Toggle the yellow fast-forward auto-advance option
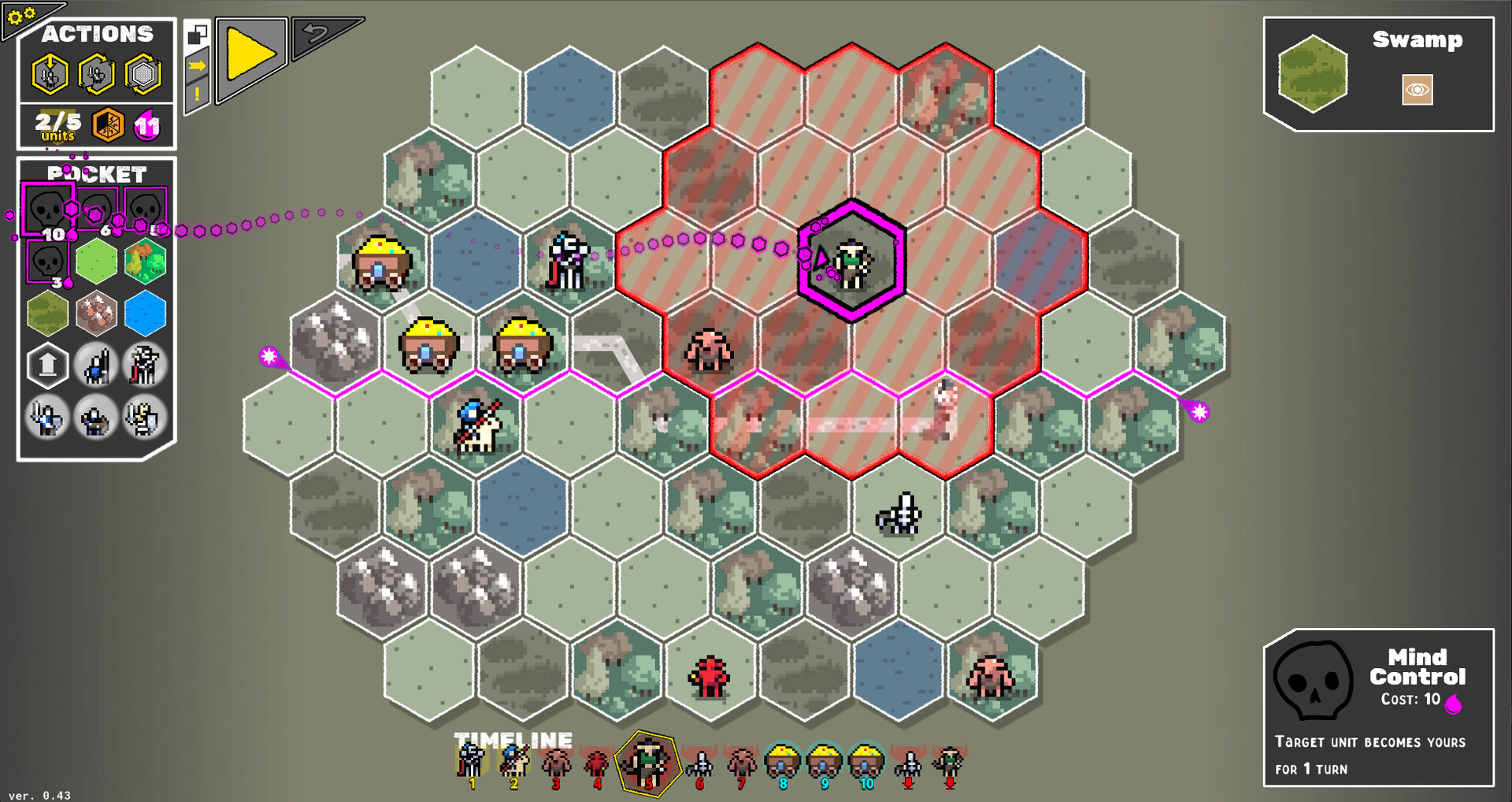Viewport: 1512px width, 802px height. pos(197,66)
